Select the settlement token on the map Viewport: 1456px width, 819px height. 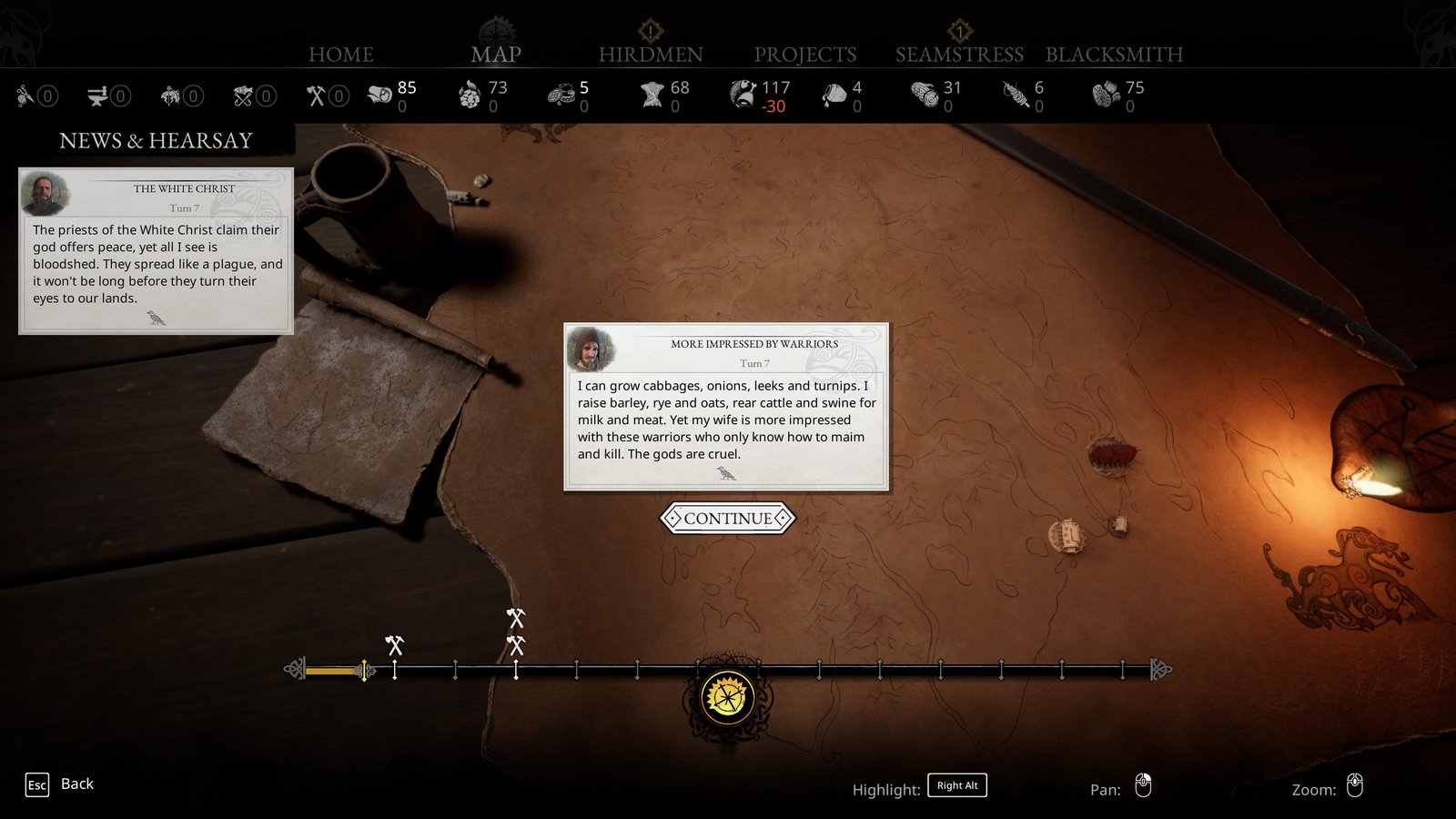[1067, 536]
